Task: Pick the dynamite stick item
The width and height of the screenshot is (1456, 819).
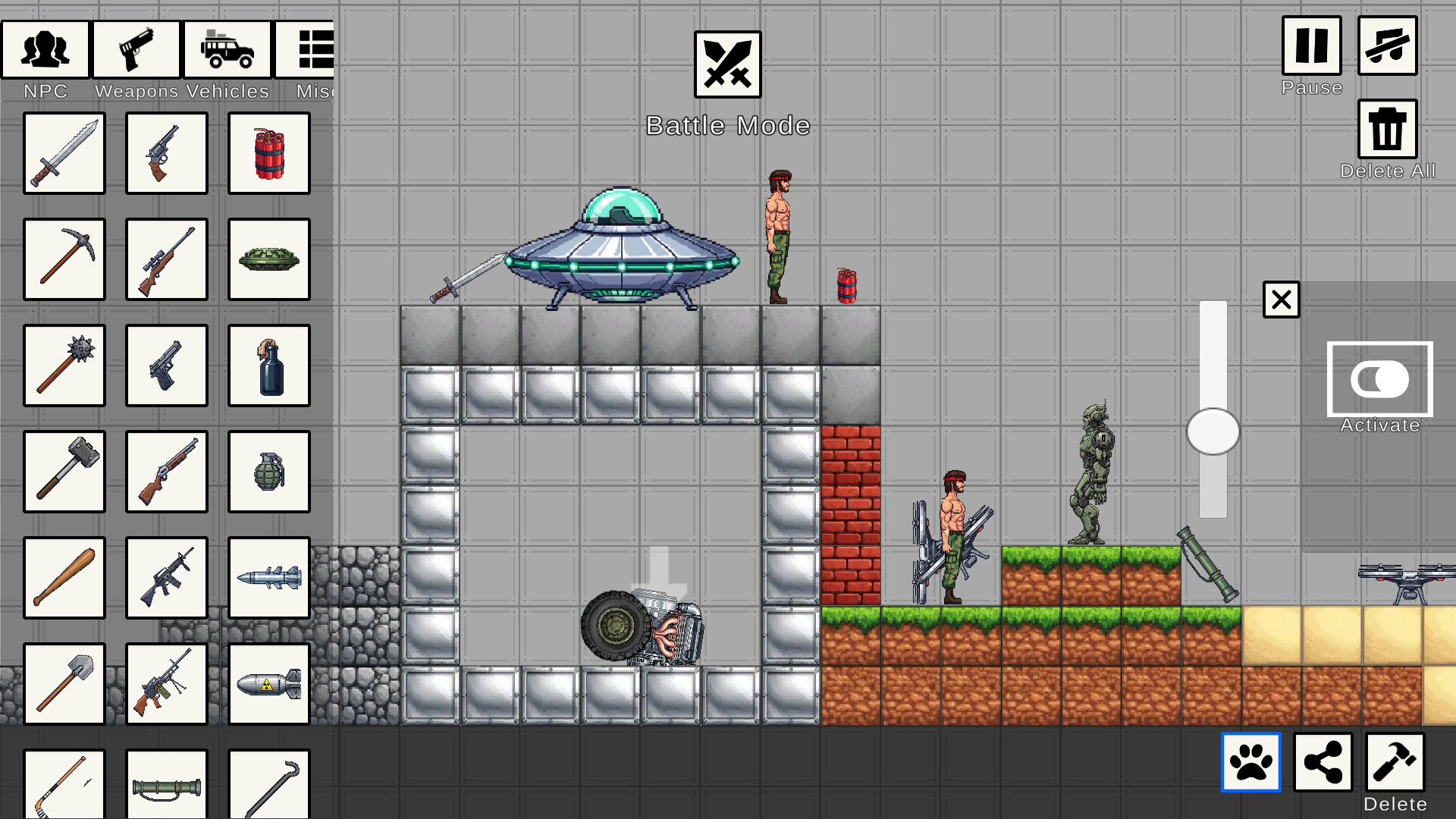Action: (268, 153)
